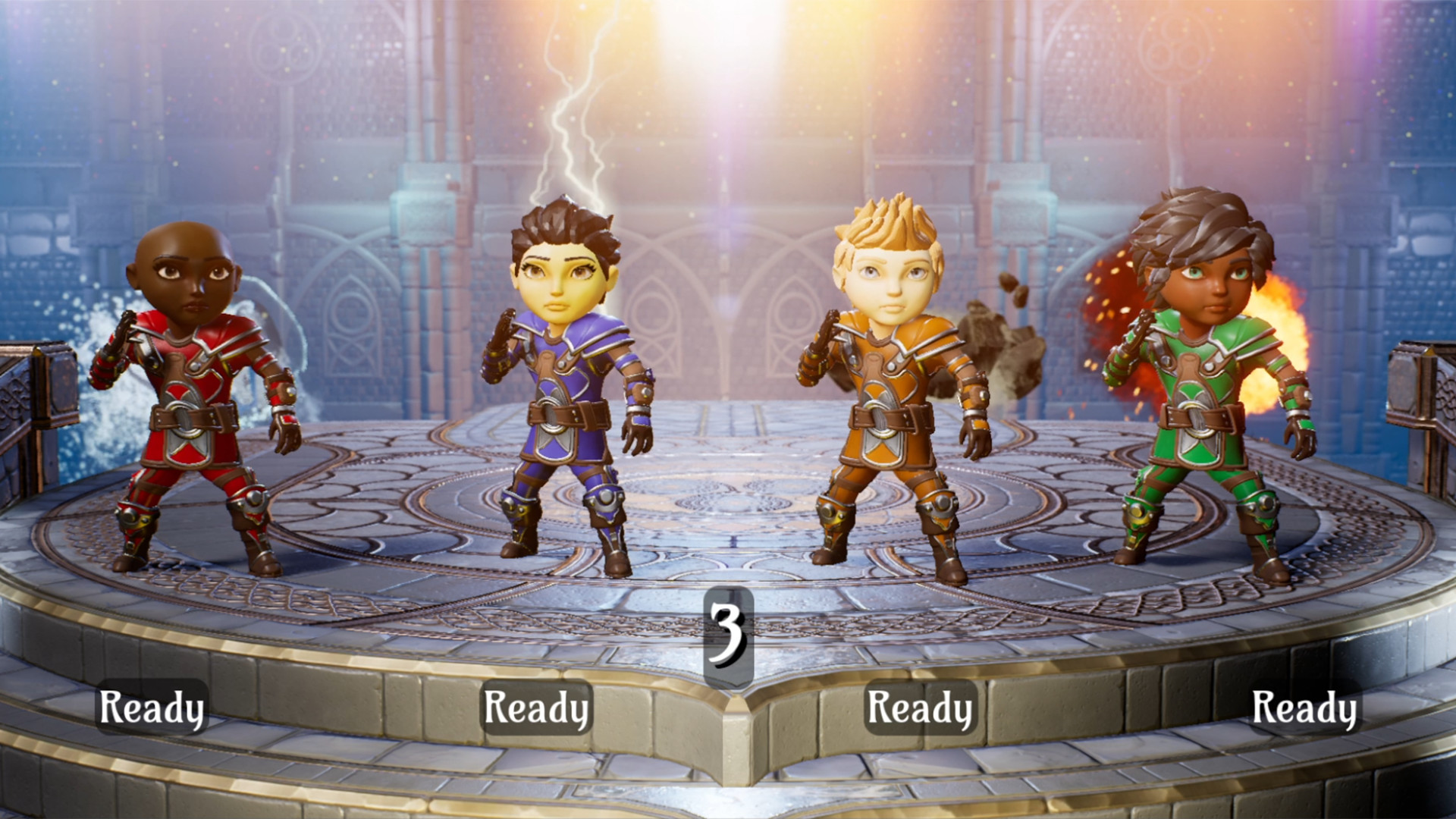Click the lightning bolt effect
The image size is (1456, 819).
(x=576, y=136)
